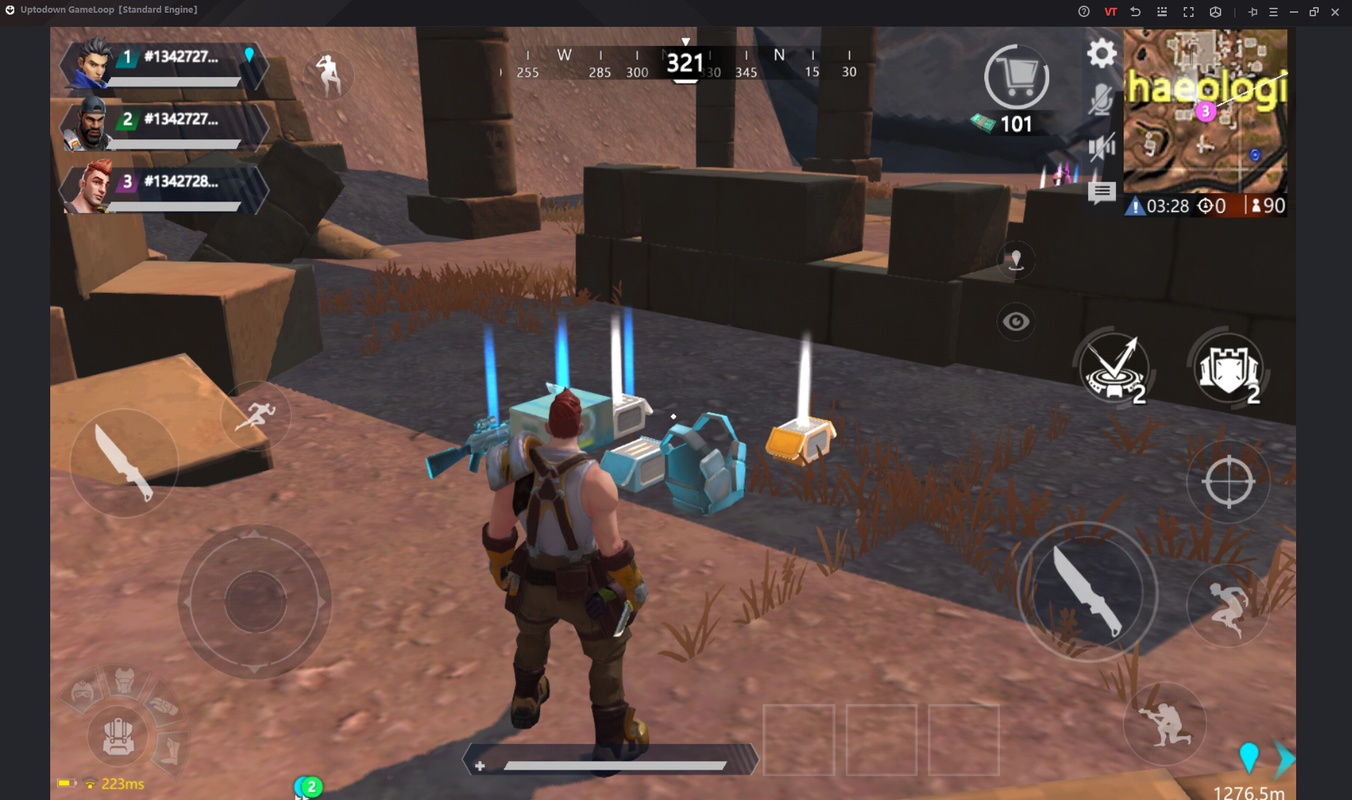Close the GameLoop emulator window

1335,11
